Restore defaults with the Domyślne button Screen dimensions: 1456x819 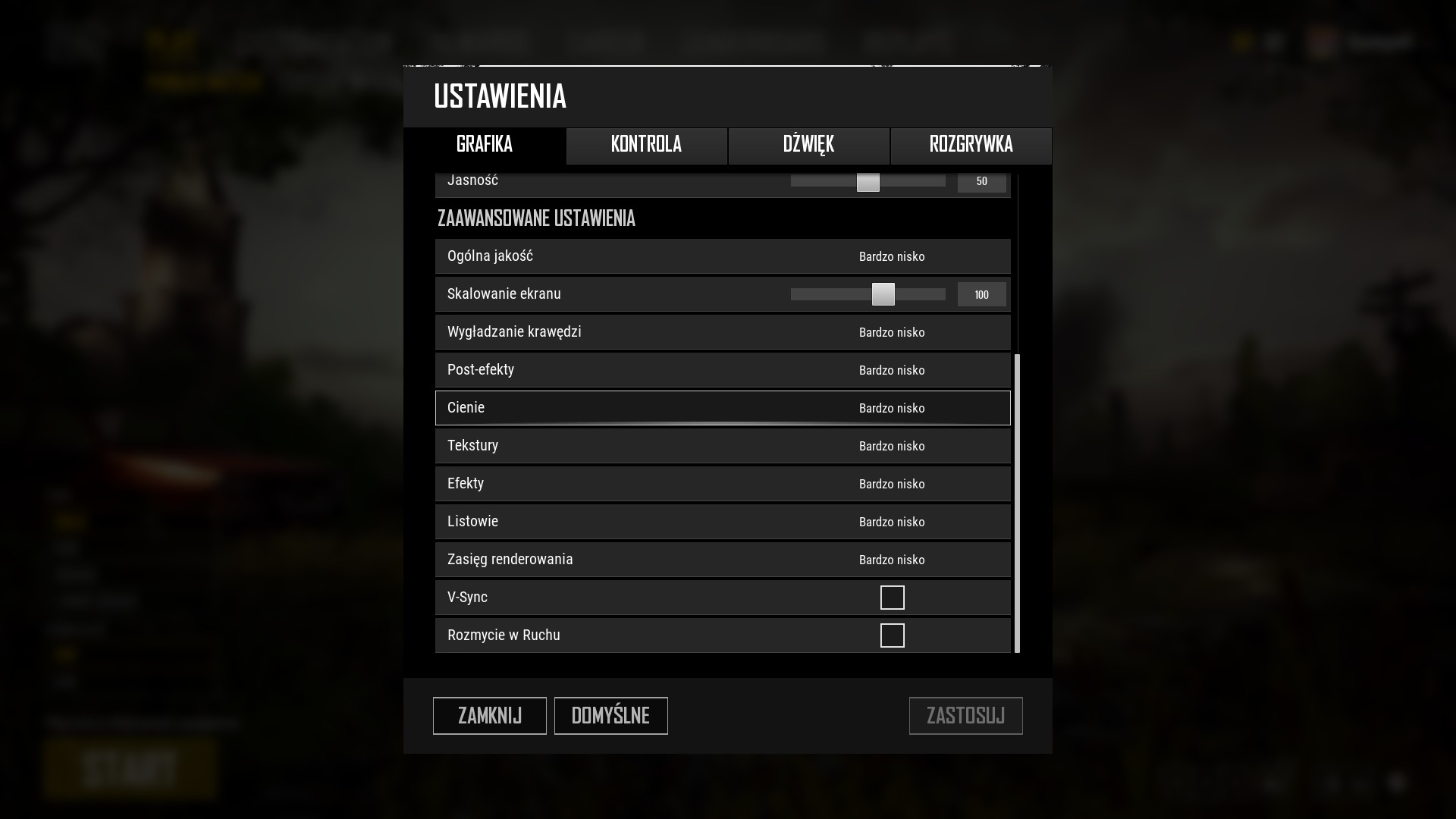[x=610, y=715]
